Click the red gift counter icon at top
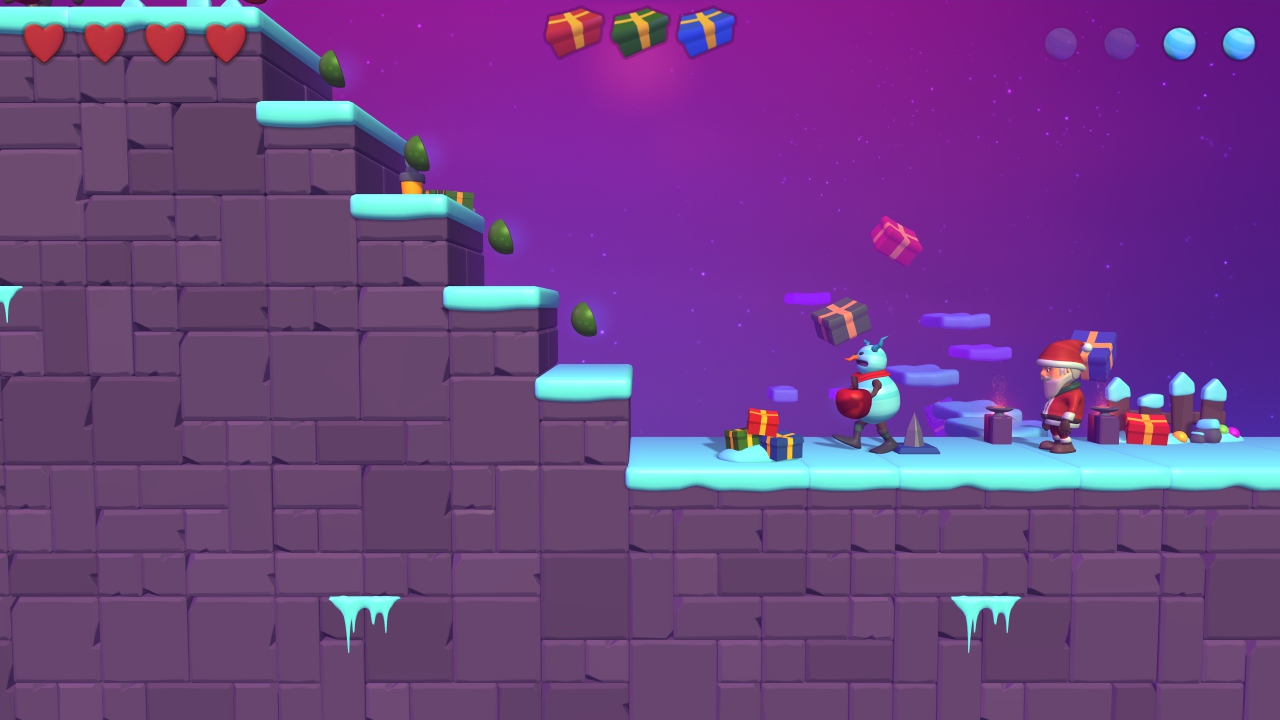 pos(575,30)
